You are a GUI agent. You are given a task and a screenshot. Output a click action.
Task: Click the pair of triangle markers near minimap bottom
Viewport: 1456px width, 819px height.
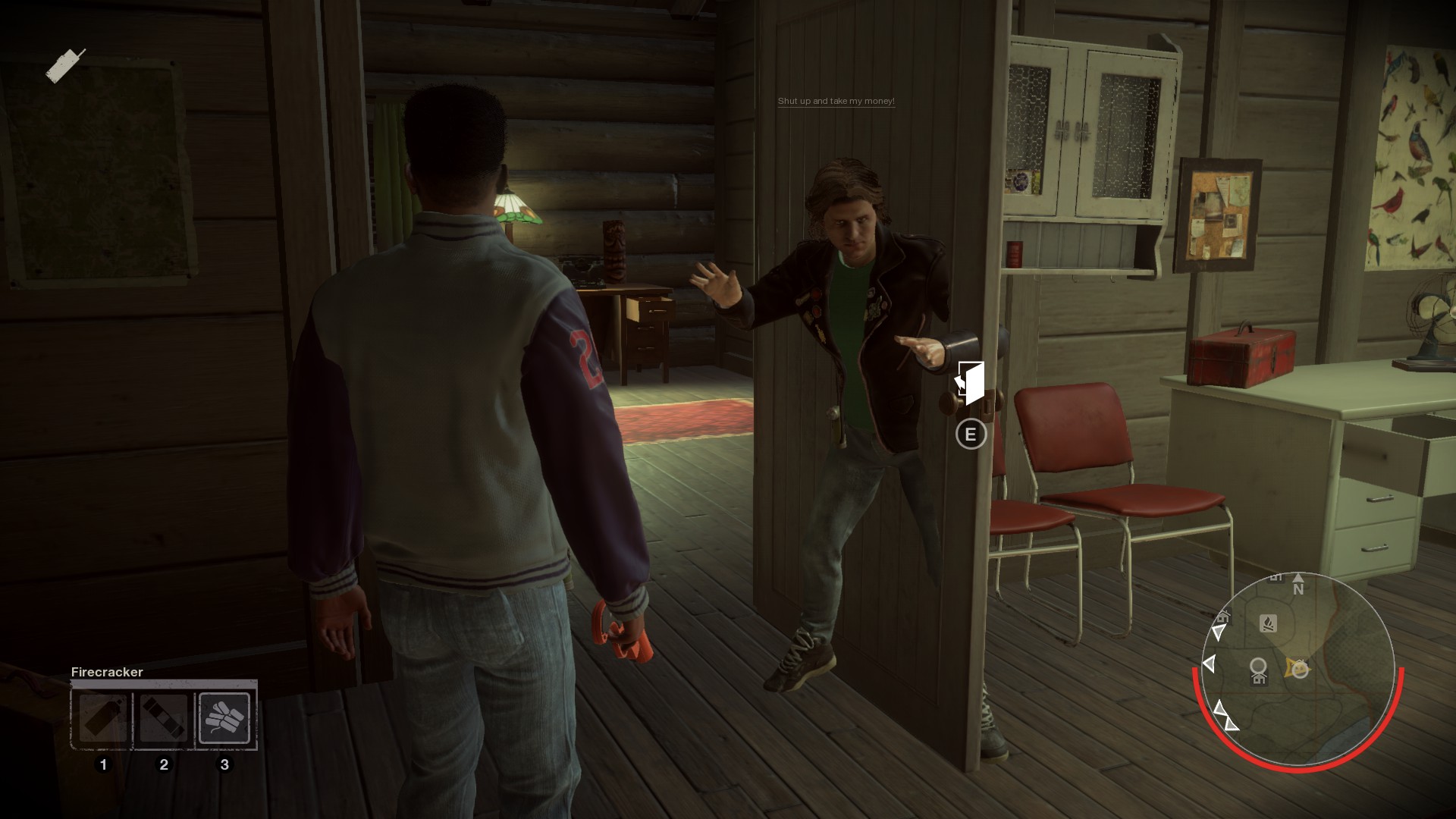click(x=1223, y=716)
